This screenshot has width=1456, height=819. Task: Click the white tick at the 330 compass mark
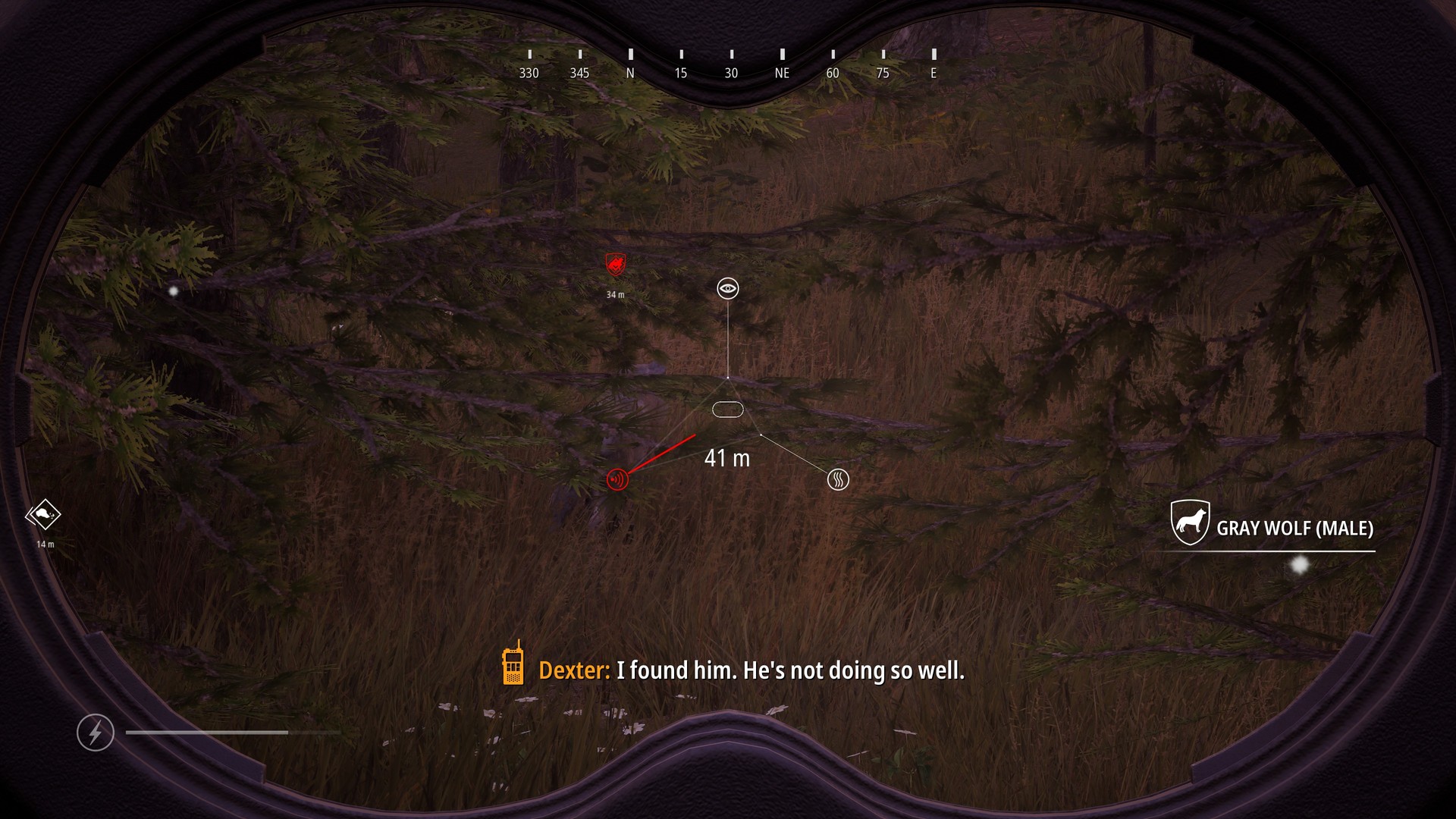(529, 55)
